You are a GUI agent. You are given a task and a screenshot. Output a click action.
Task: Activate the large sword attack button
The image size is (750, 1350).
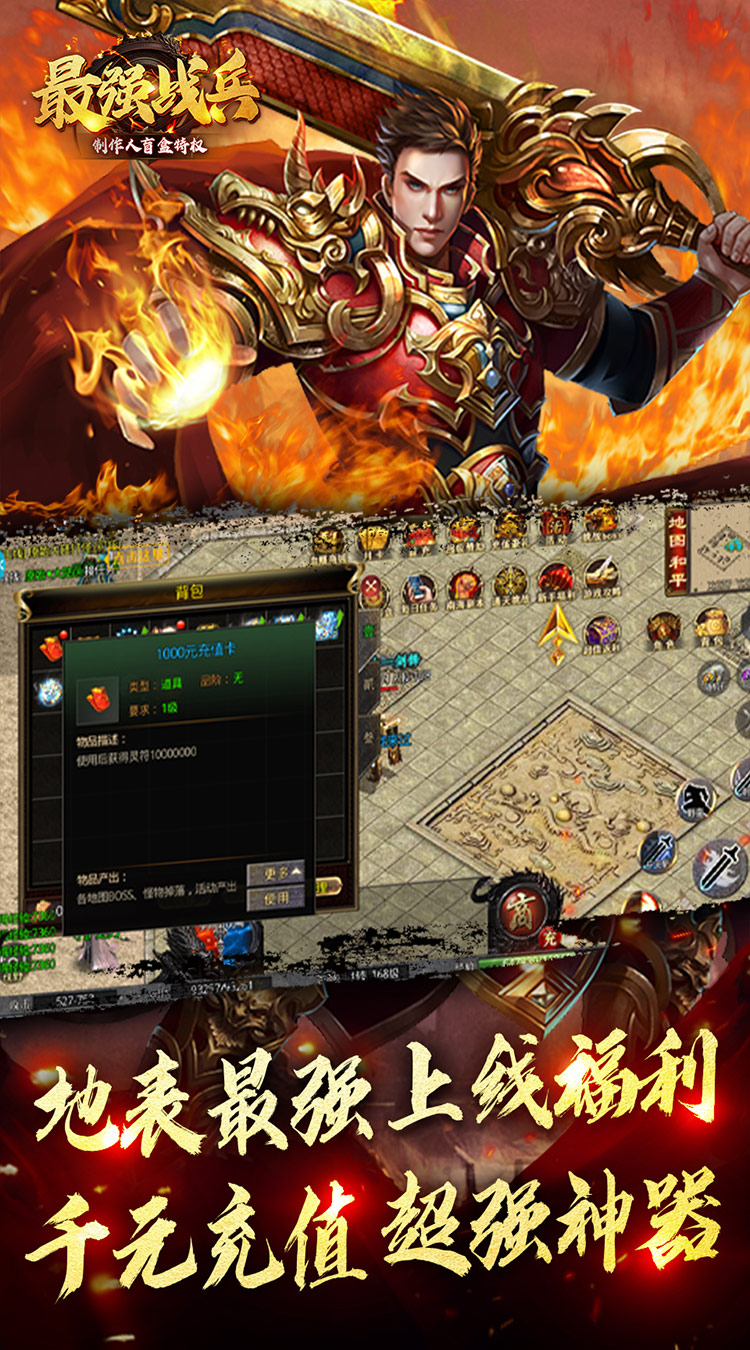coord(718,865)
